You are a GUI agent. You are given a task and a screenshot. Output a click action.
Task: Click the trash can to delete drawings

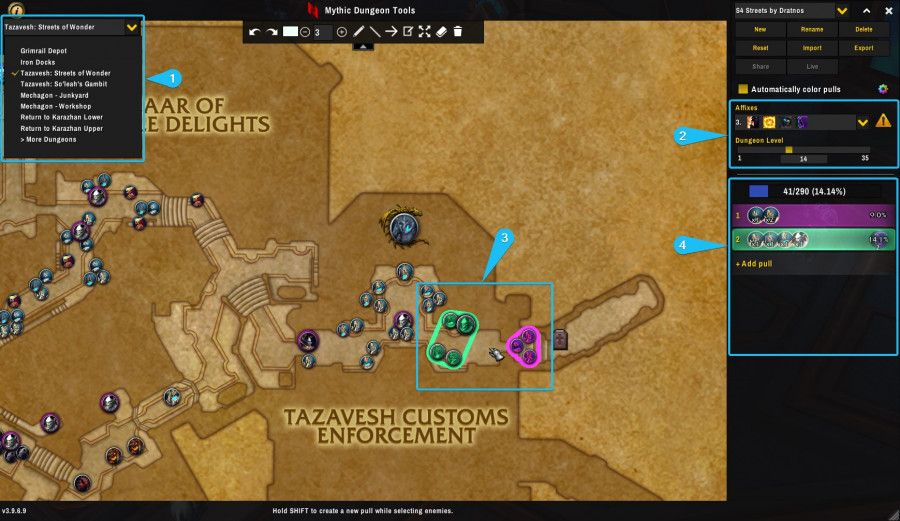point(458,32)
